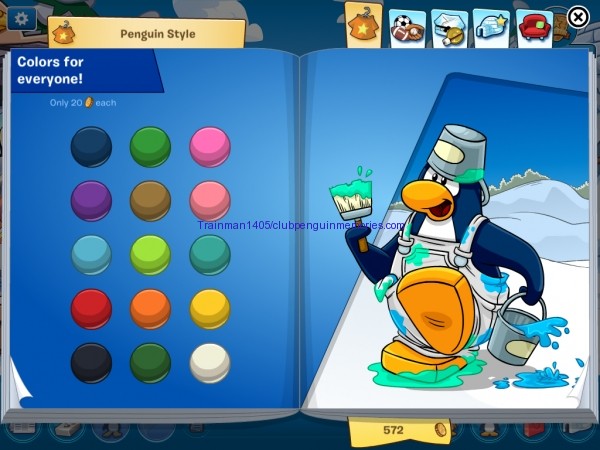This screenshot has width=600, height=450.
Task: Pick the yellow color swatch
Action: coord(209,308)
